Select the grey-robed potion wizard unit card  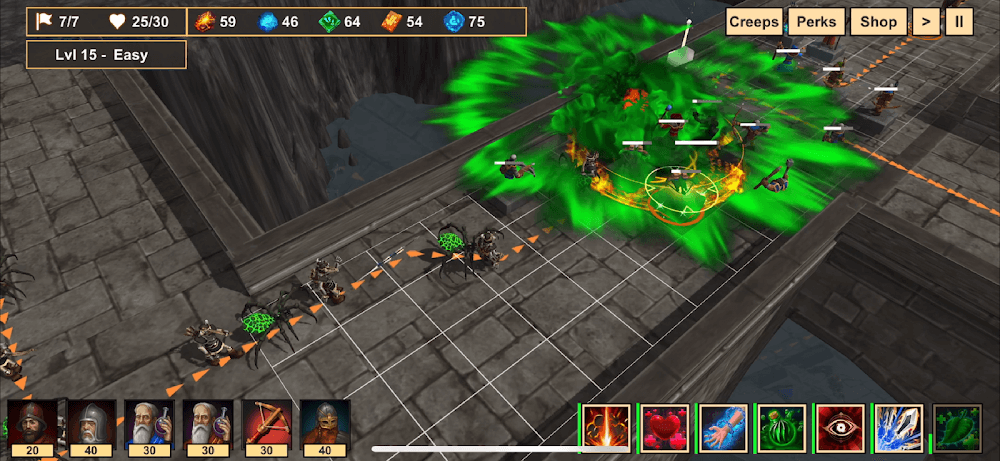tap(208, 426)
